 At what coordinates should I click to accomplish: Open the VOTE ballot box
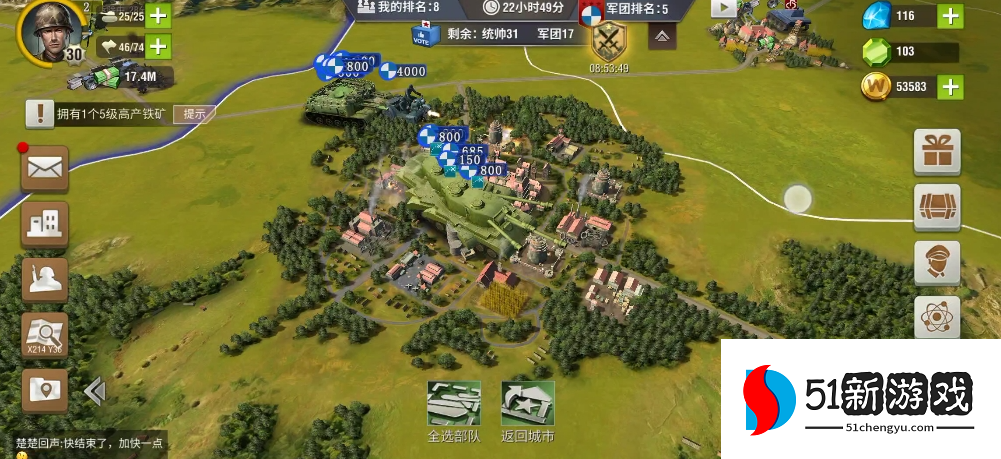coord(421,34)
